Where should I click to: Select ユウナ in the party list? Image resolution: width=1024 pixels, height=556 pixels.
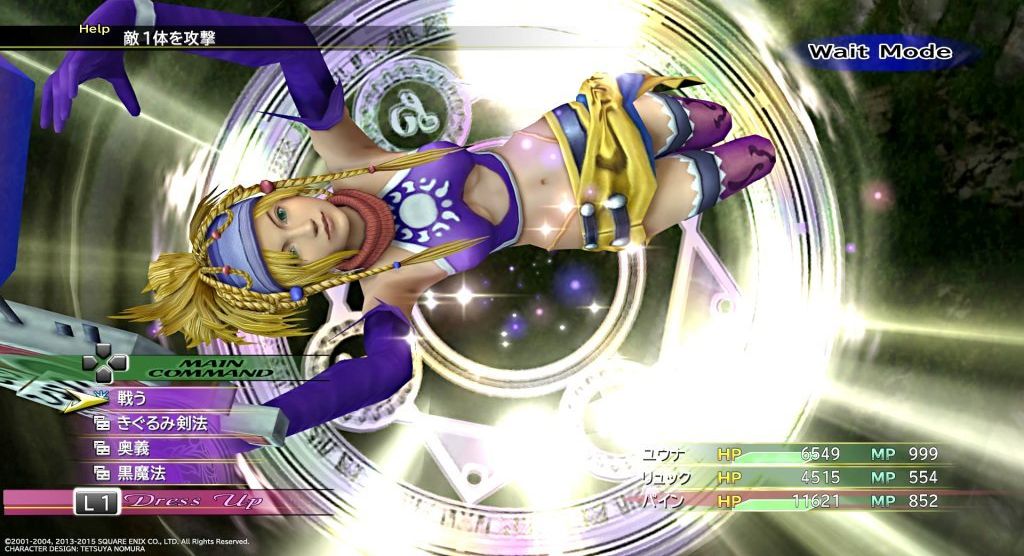pyautogui.click(x=665, y=454)
